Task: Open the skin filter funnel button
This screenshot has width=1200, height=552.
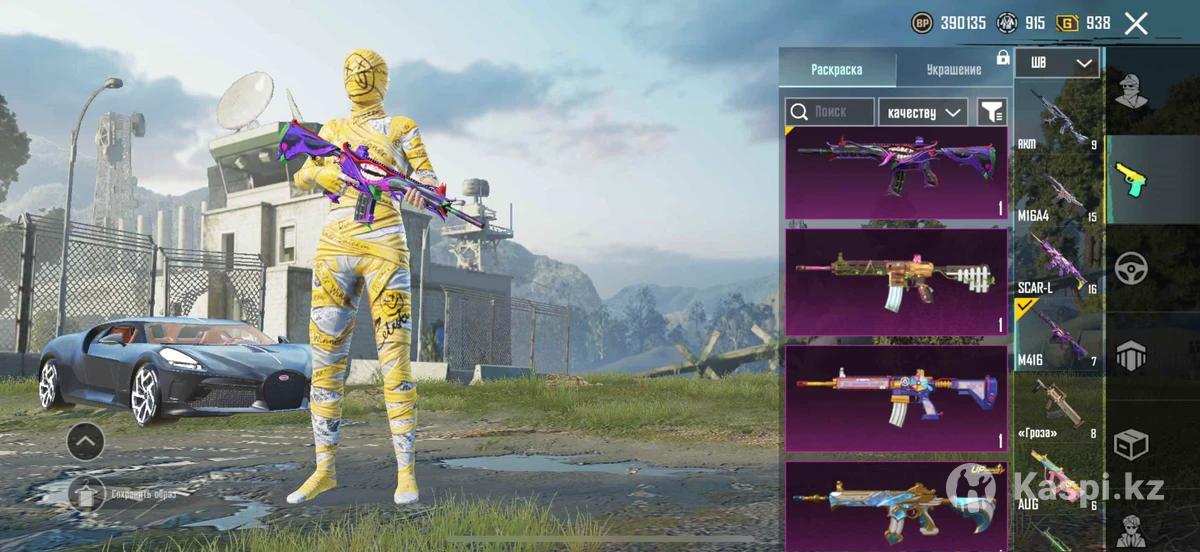Action: pos(991,112)
